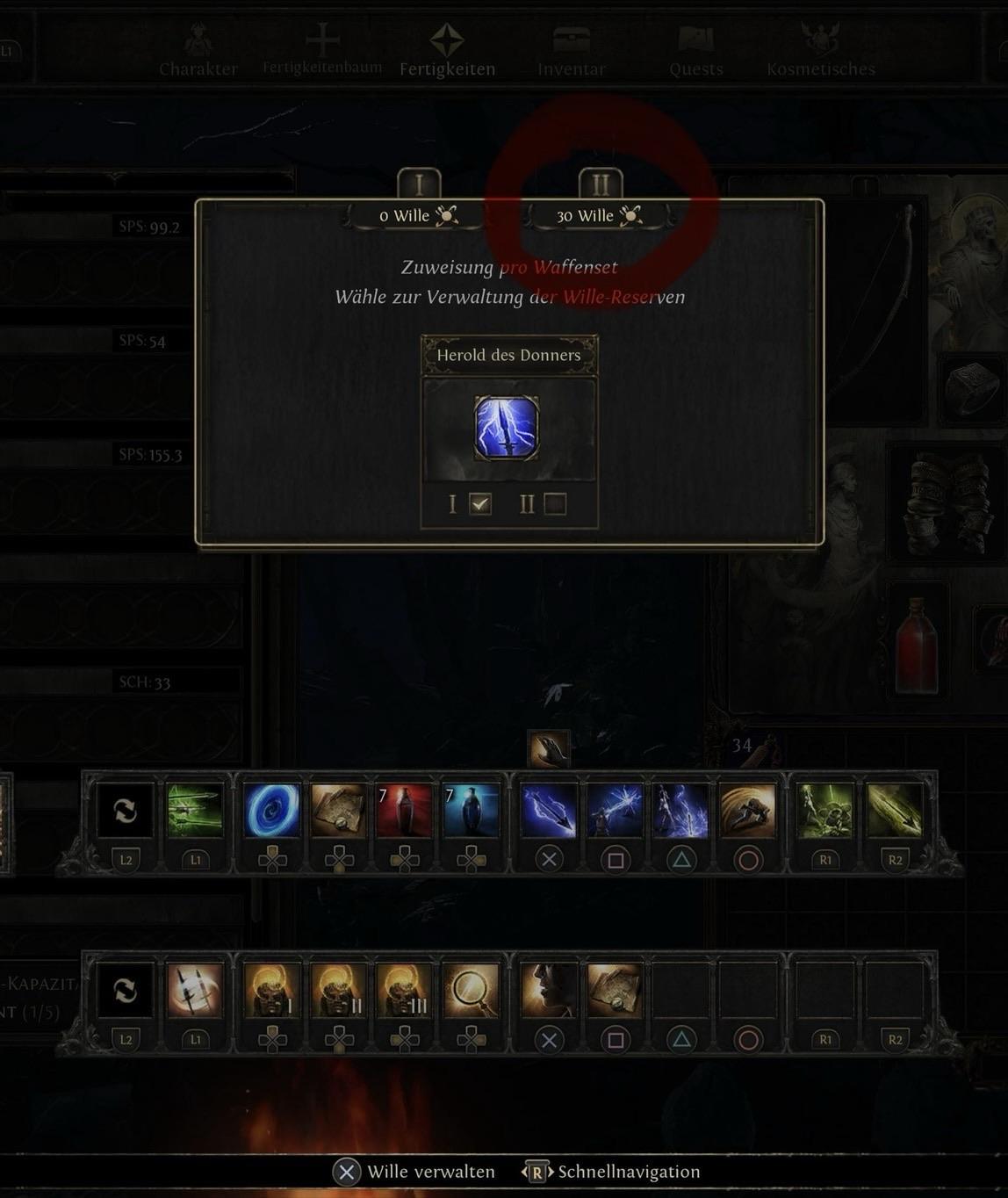Select the magnifying glass slot
This screenshot has height=1198, width=1008.
coord(471,991)
